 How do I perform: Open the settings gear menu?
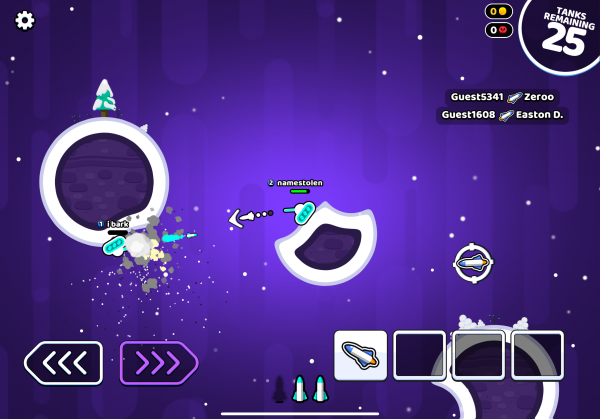pyautogui.click(x=25, y=20)
